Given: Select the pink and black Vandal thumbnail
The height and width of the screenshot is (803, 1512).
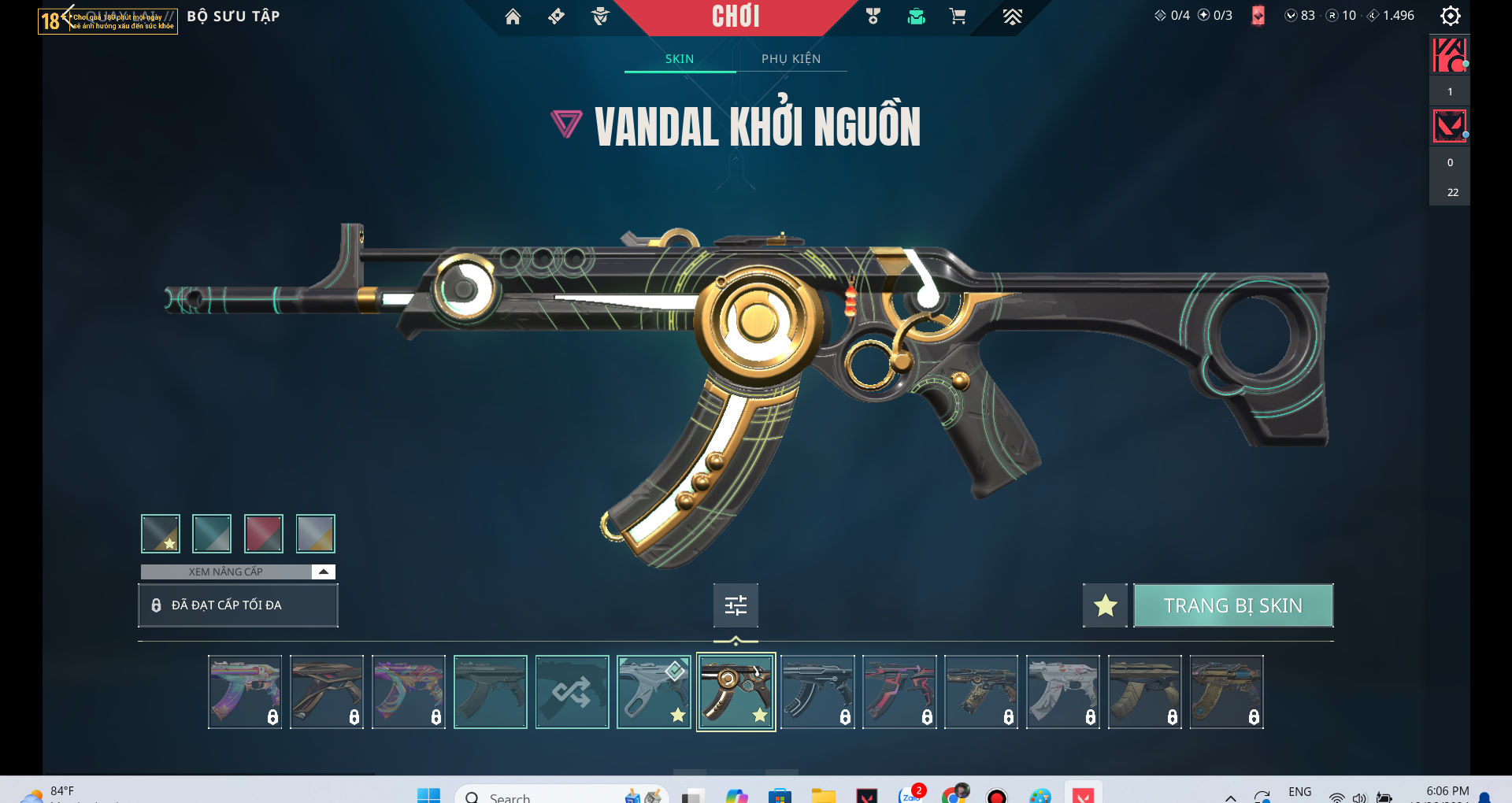Looking at the screenshot, I should click(899, 693).
